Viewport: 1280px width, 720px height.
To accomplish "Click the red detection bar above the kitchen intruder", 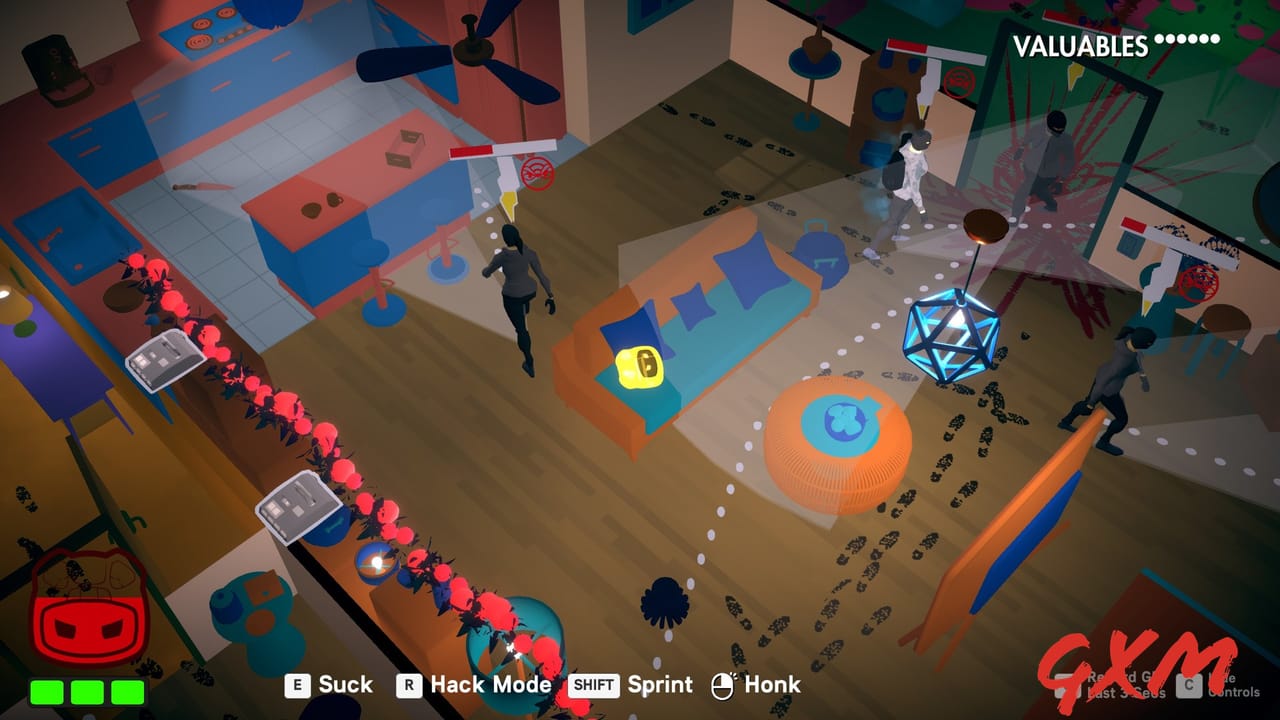I will [x=470, y=149].
